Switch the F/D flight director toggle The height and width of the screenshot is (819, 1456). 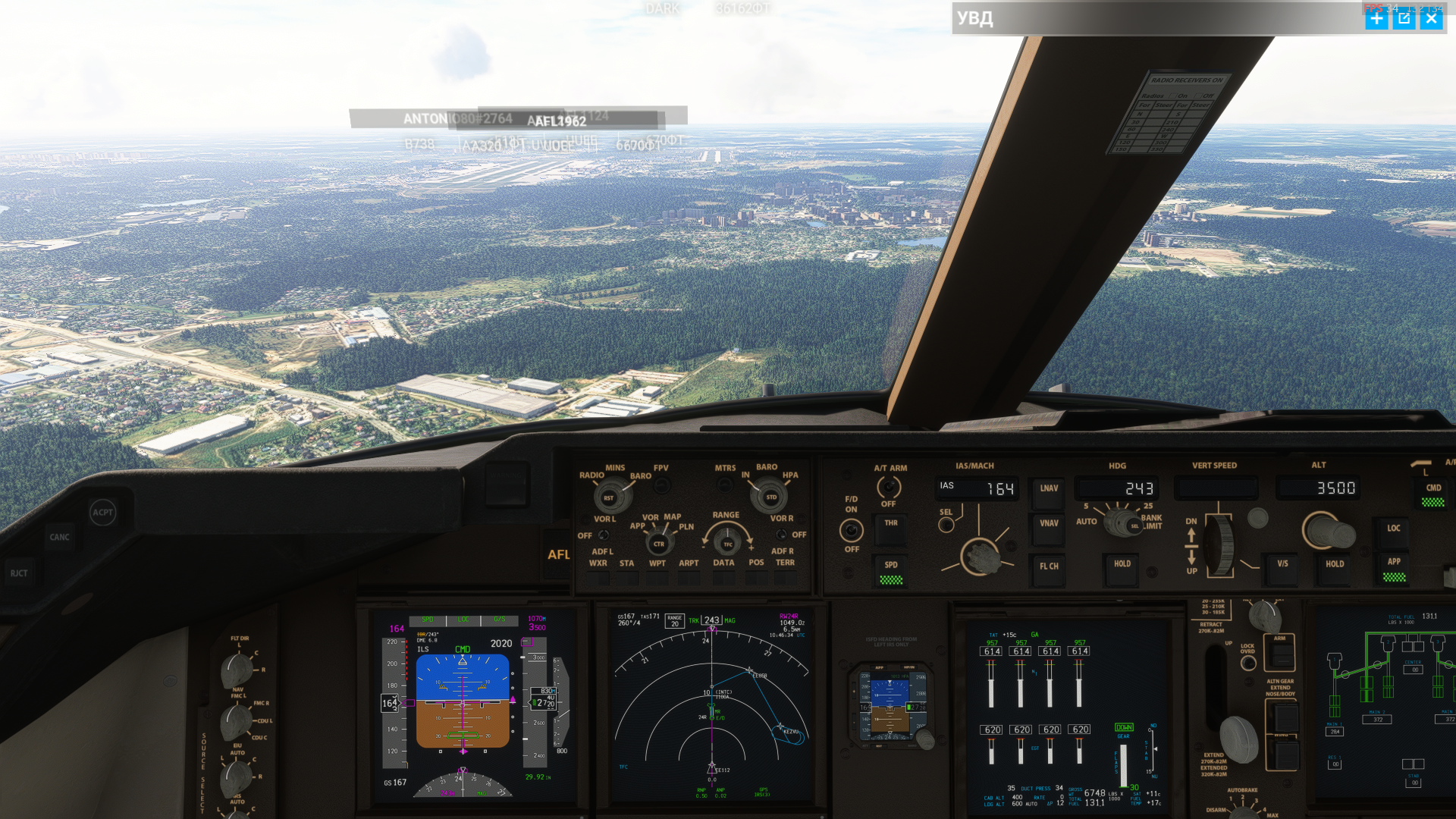pos(852,529)
